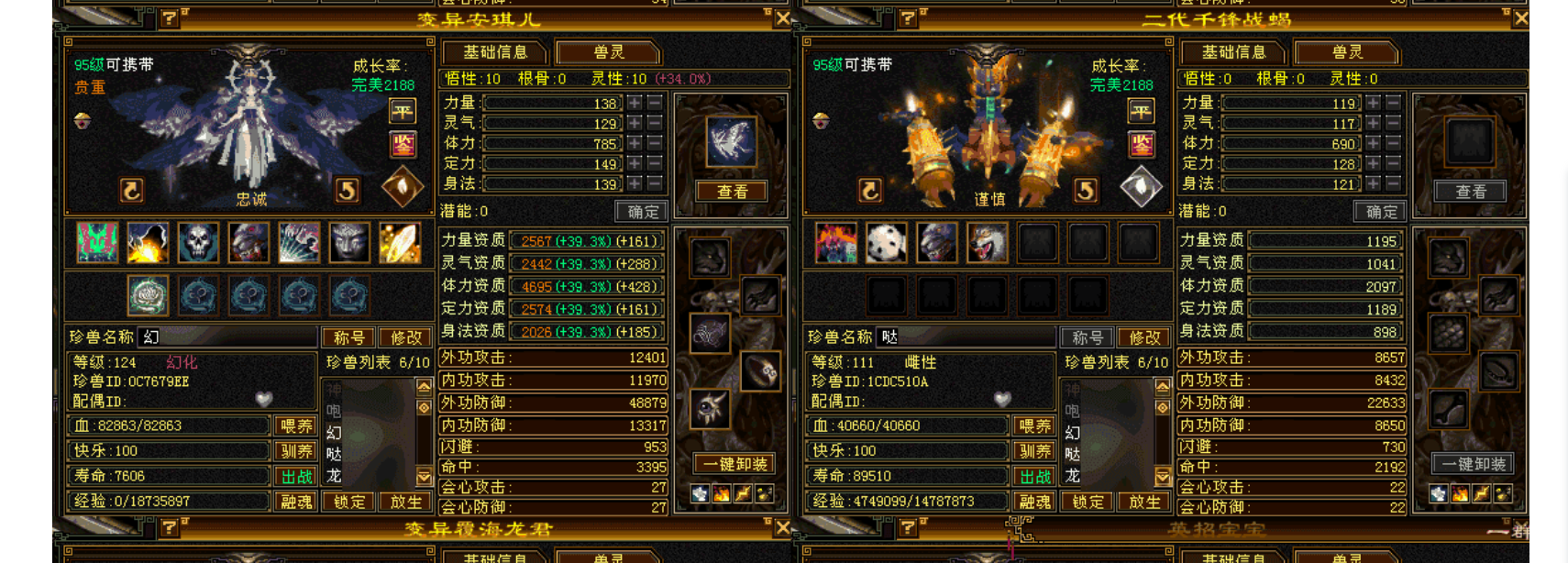Close the 二代千锋战蝎 pet window
This screenshot has height=563, width=1568.
[x=1520, y=18]
